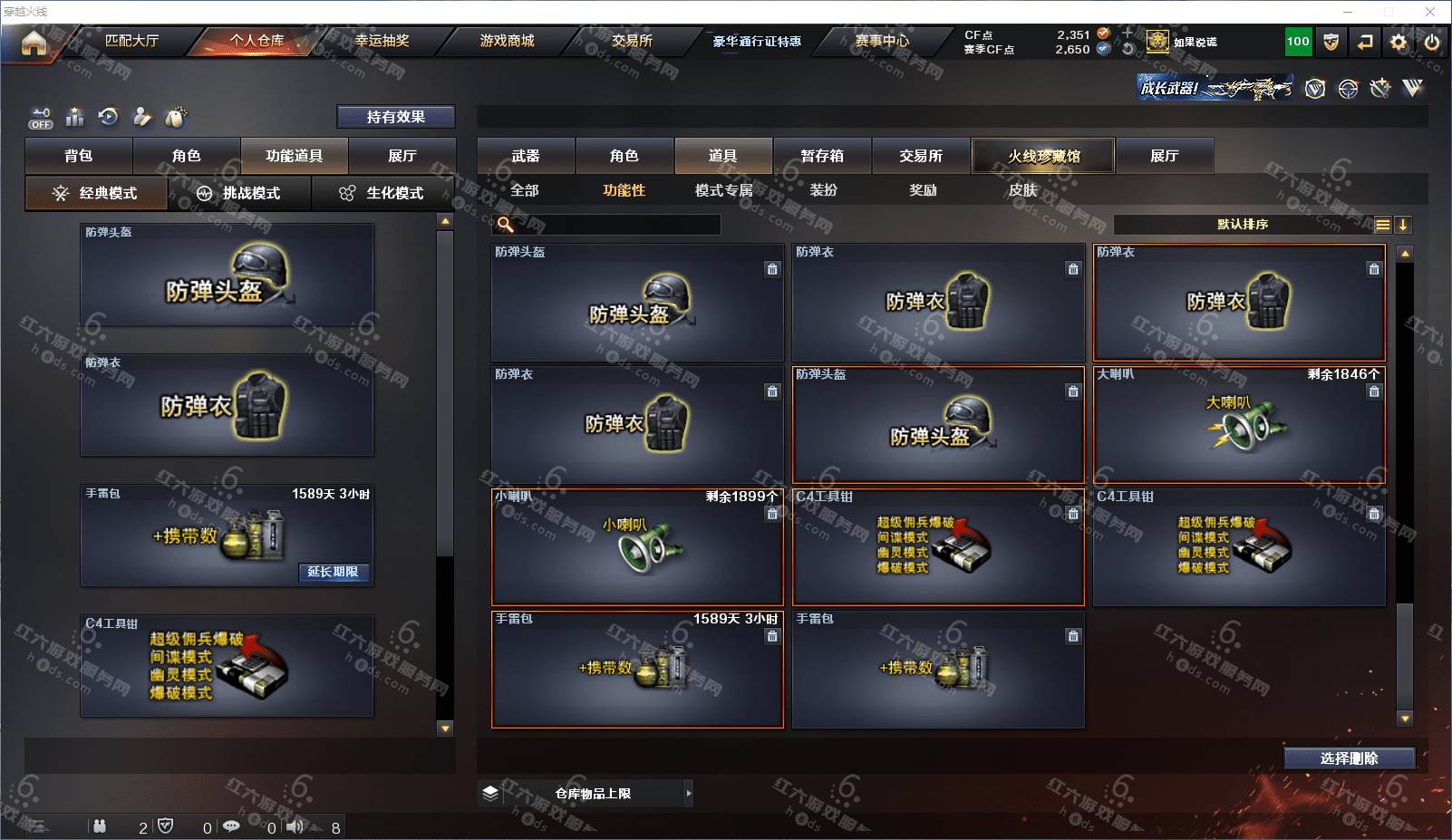Click the 持有效果 owned effects button
This screenshot has height=840, width=1452.
pyautogui.click(x=395, y=117)
